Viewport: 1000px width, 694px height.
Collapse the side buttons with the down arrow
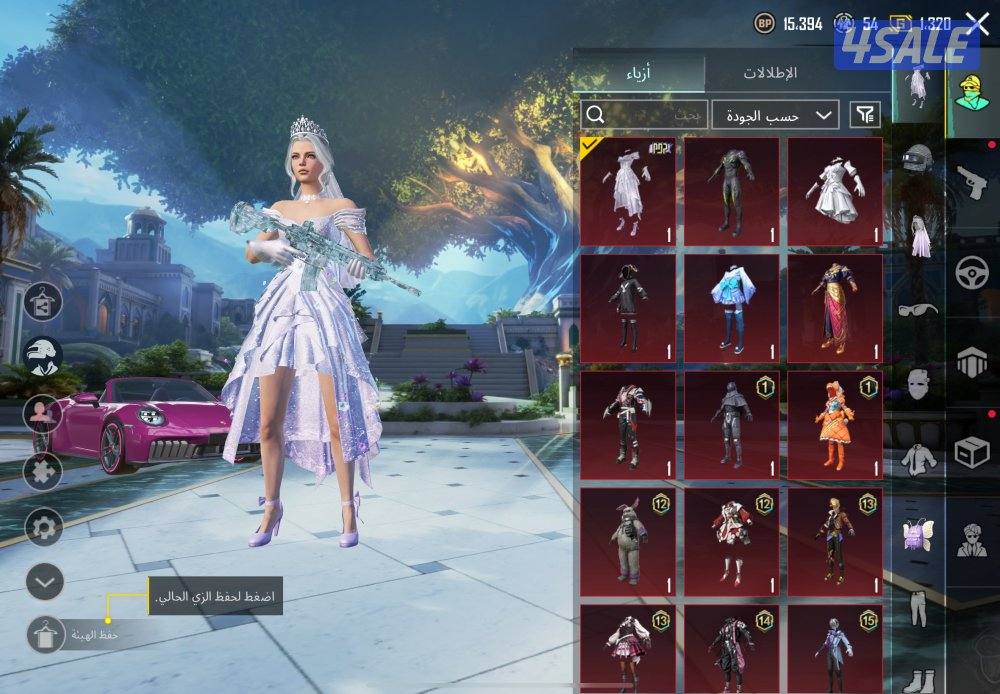tap(44, 580)
